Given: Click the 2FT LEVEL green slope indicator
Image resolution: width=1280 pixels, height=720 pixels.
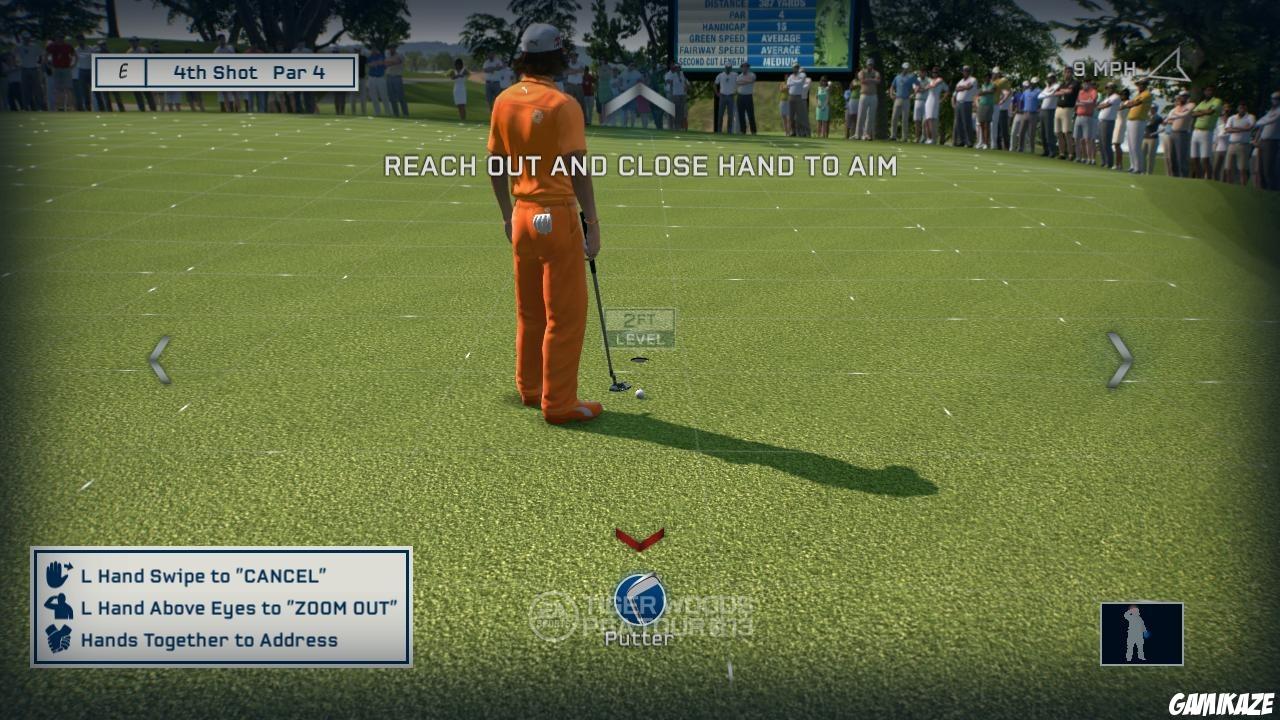Looking at the screenshot, I should coord(640,328).
